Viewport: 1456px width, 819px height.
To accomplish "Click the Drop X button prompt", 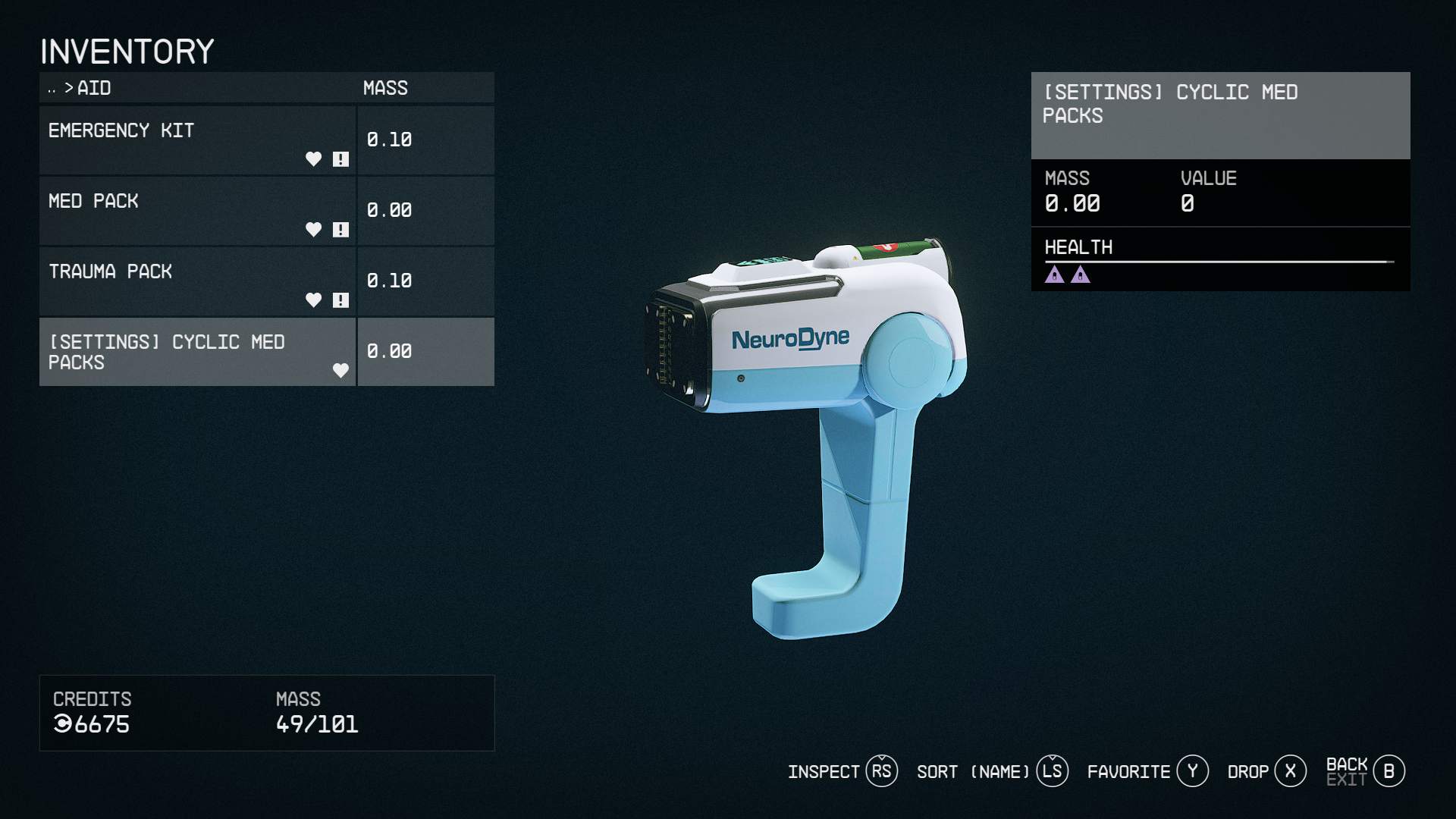I will tap(1291, 770).
